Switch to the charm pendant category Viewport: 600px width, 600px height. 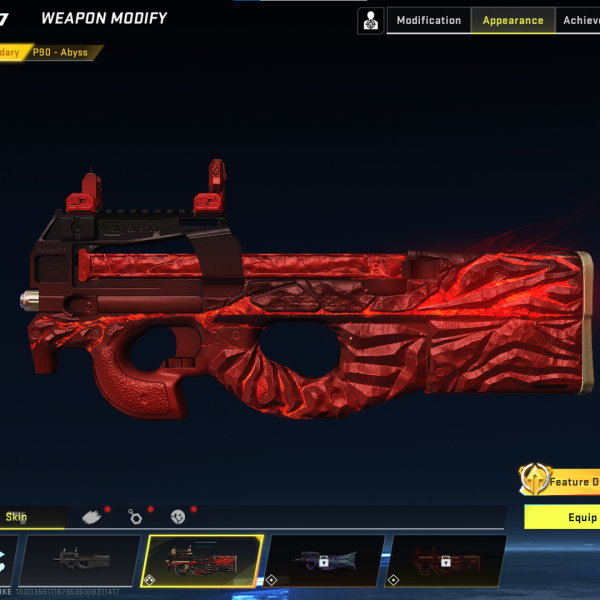pos(134,517)
